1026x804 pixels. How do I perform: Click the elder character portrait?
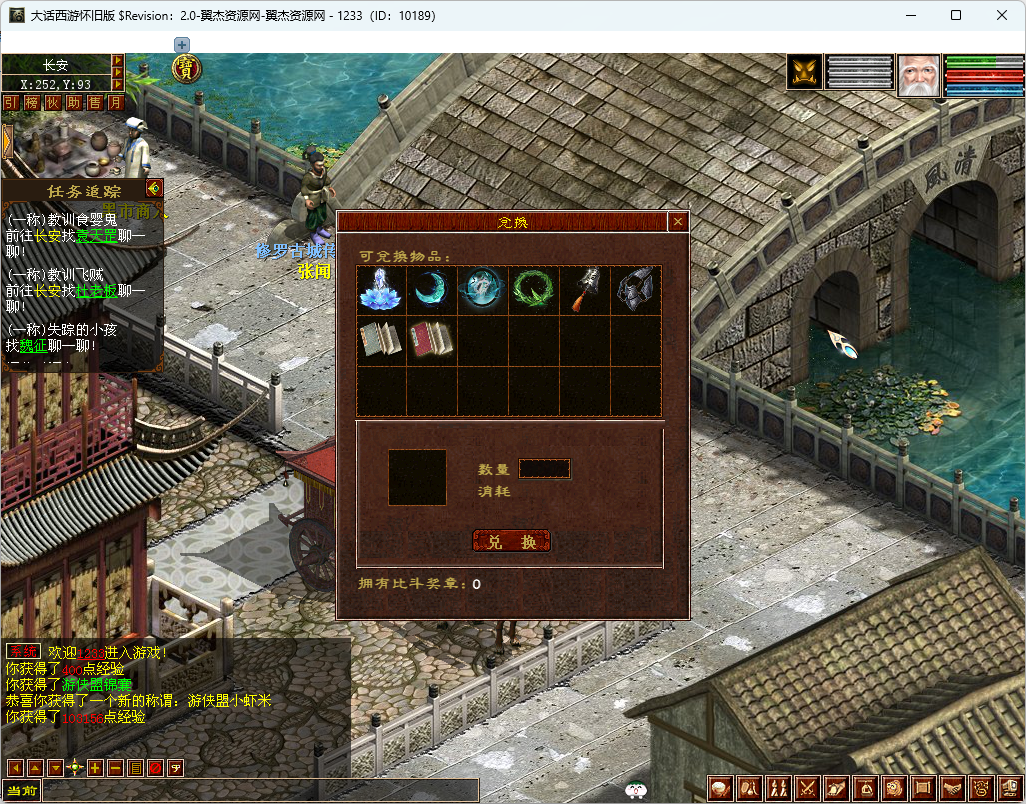pyautogui.click(x=918, y=75)
